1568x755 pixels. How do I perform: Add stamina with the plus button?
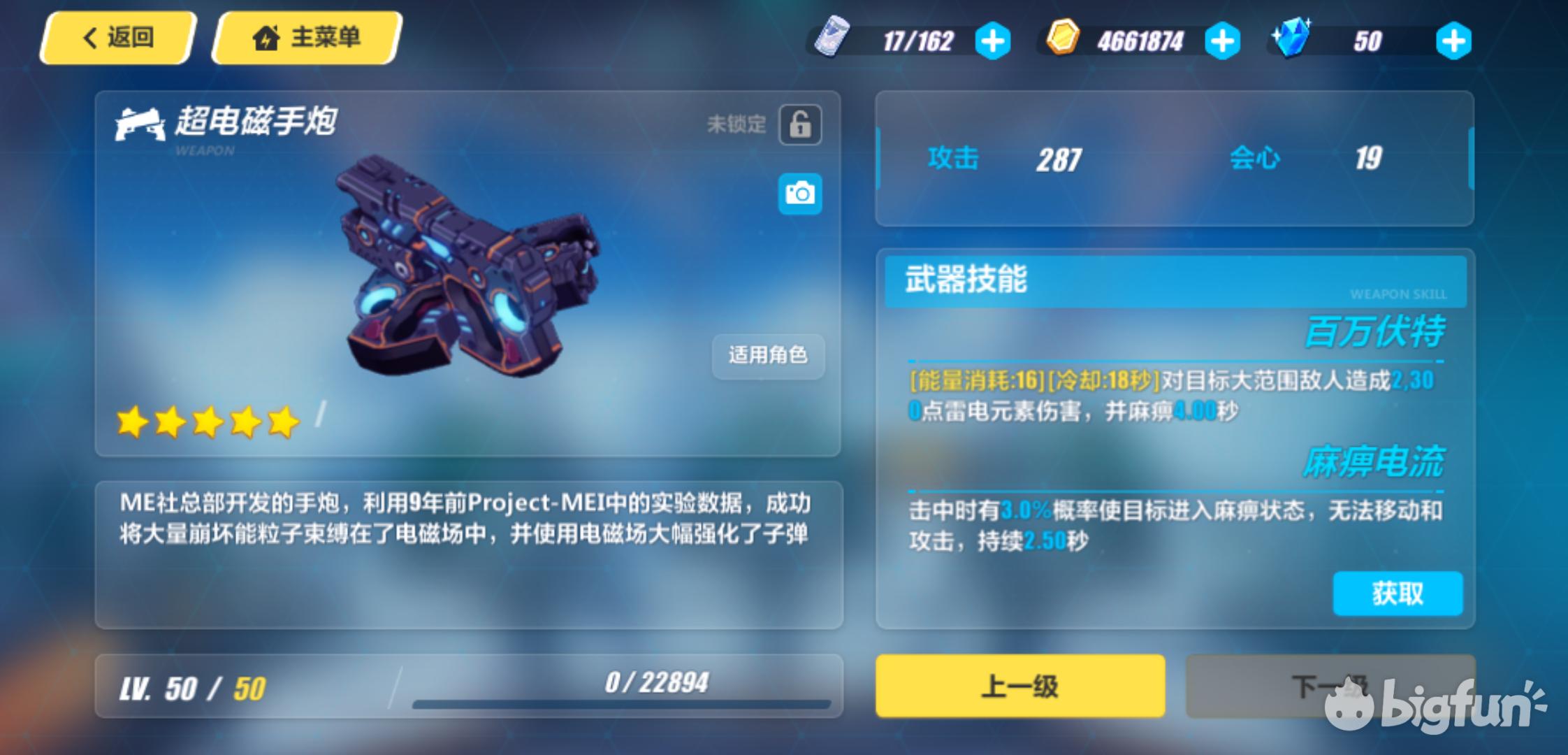[x=992, y=41]
